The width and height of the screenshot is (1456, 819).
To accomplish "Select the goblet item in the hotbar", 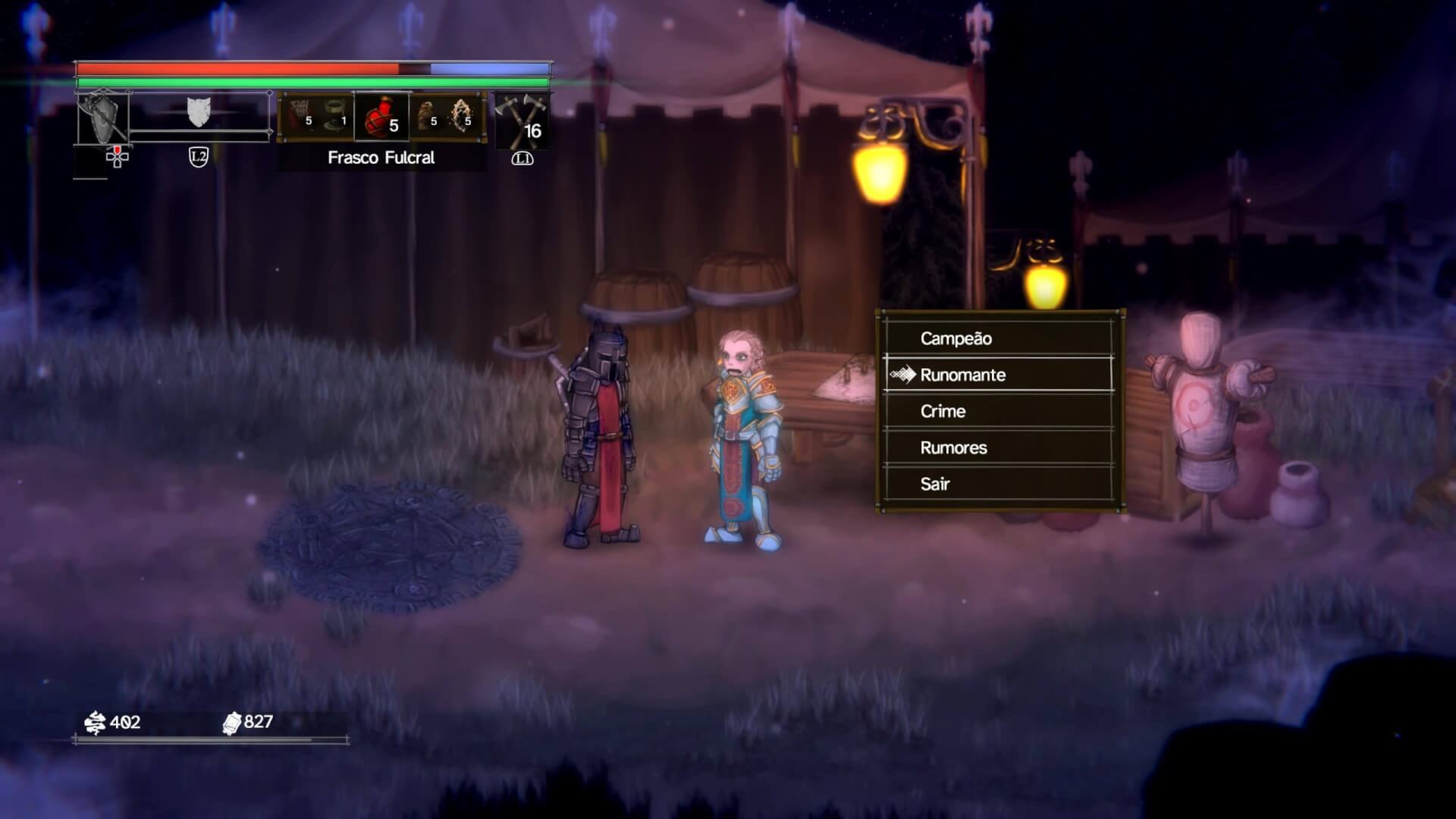I will (334, 118).
